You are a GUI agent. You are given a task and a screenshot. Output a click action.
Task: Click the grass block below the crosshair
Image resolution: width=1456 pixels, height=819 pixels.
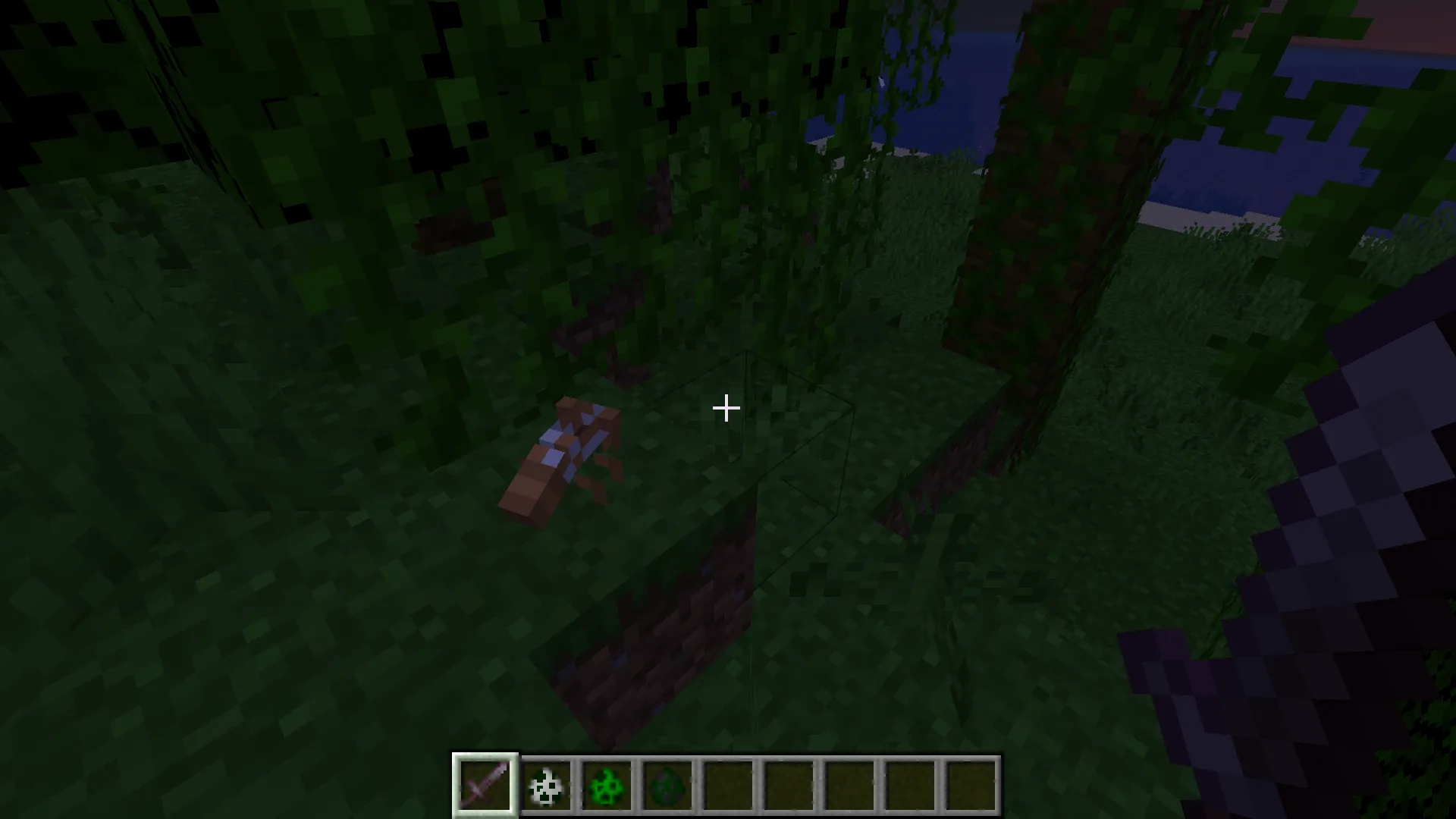[x=728, y=607]
